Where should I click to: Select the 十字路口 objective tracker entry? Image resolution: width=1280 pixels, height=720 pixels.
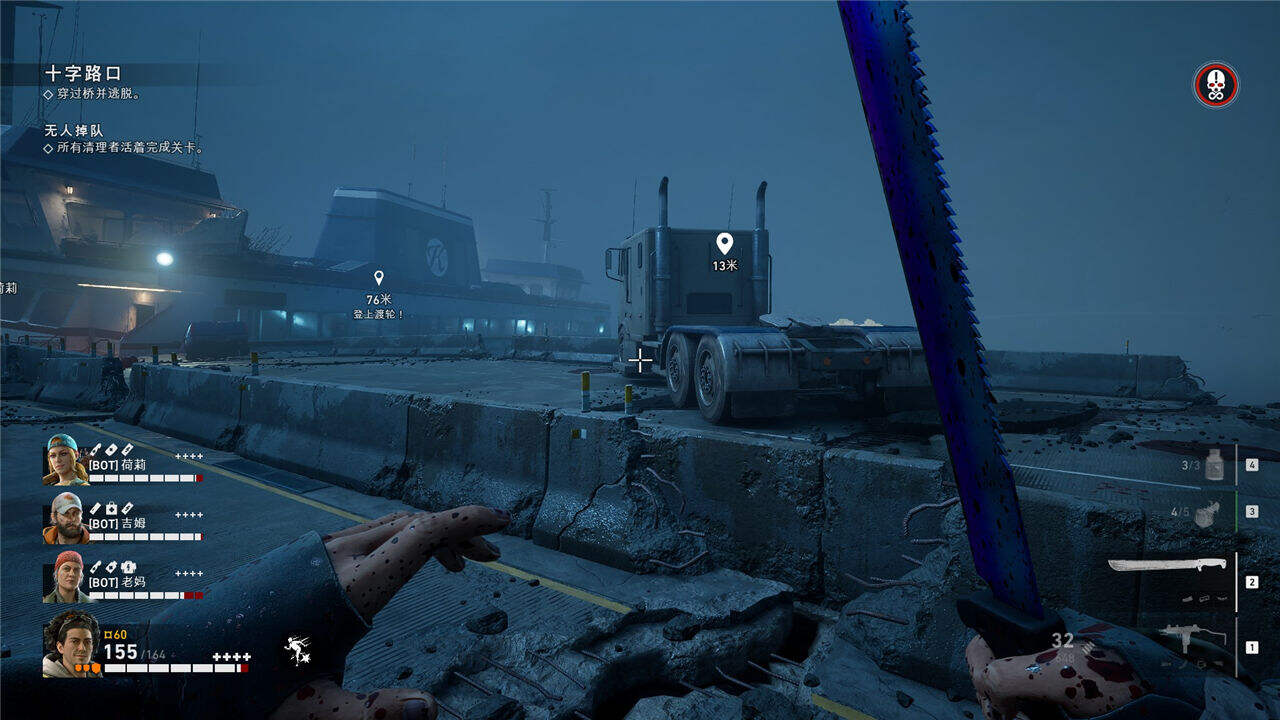pos(83,73)
